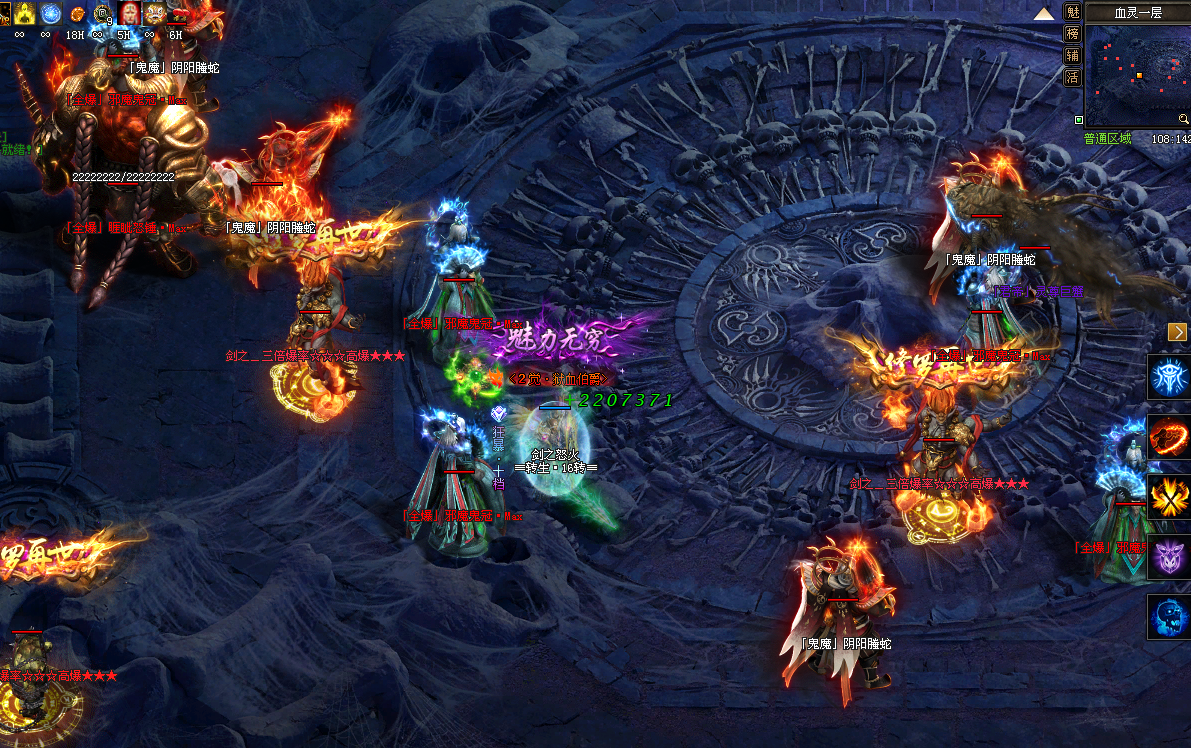
Task: Expand the skill bar with the orange arrow
Action: (1177, 332)
